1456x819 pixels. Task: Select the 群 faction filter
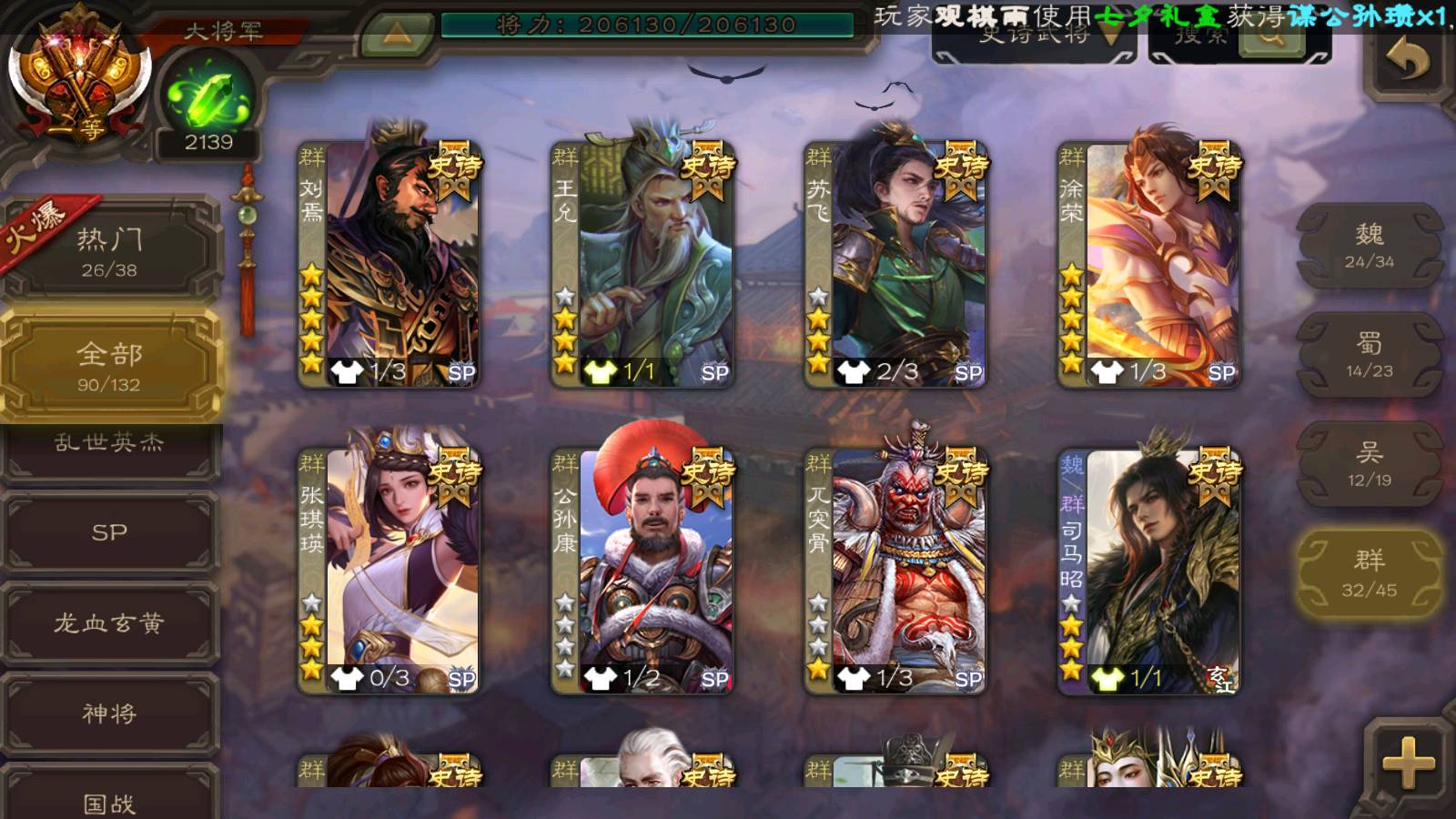[x=1369, y=573]
